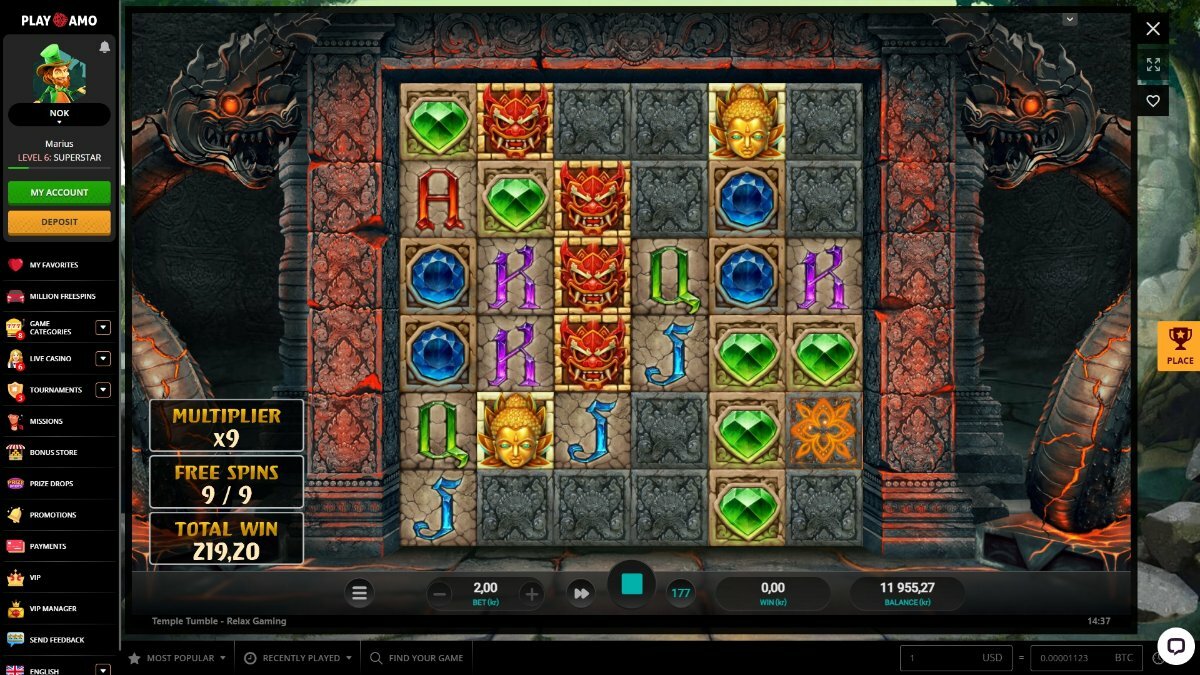1200x675 pixels.
Task: Click the Find Your Game search field
Action: point(425,658)
